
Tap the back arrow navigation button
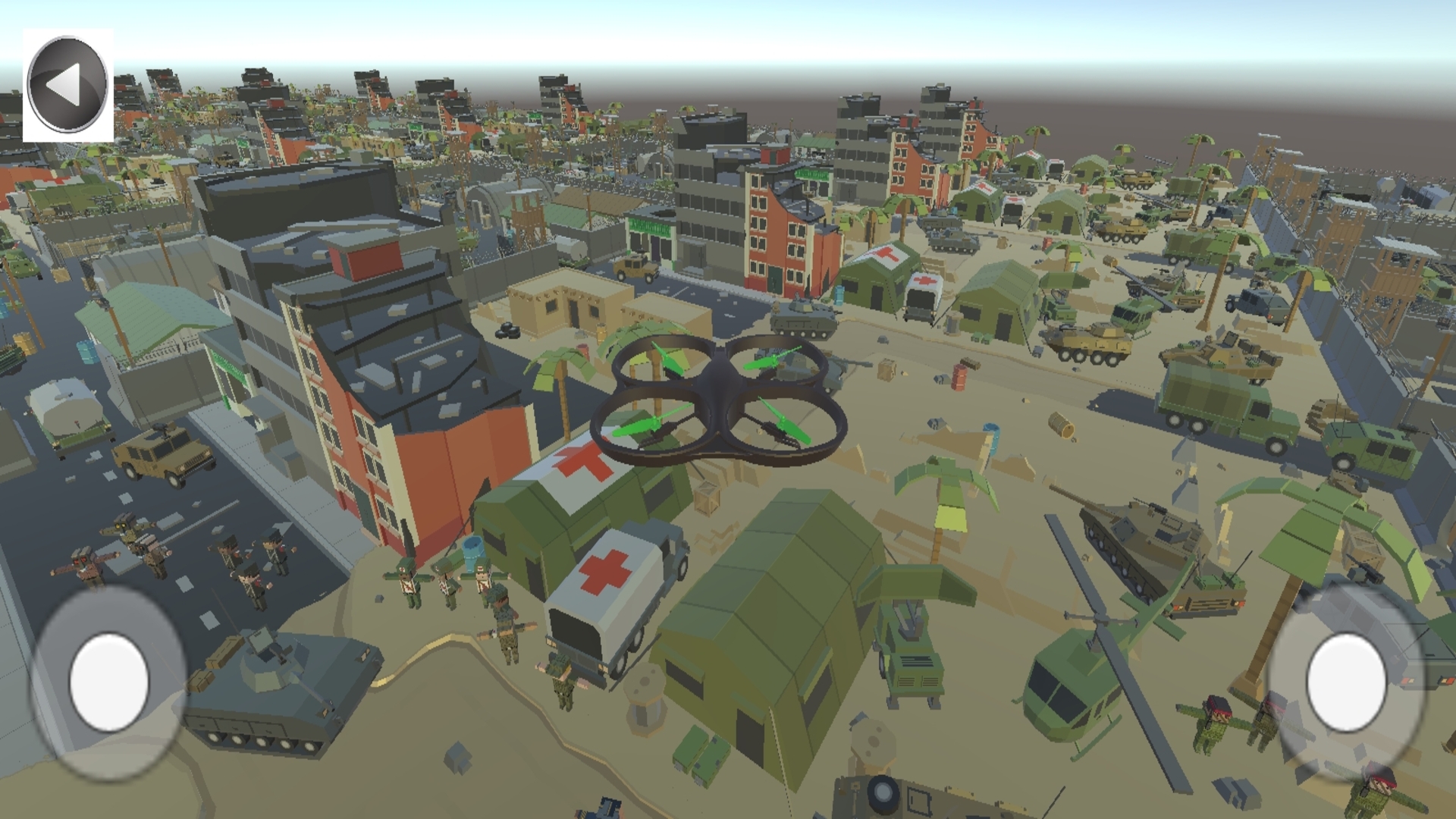pyautogui.click(x=68, y=83)
